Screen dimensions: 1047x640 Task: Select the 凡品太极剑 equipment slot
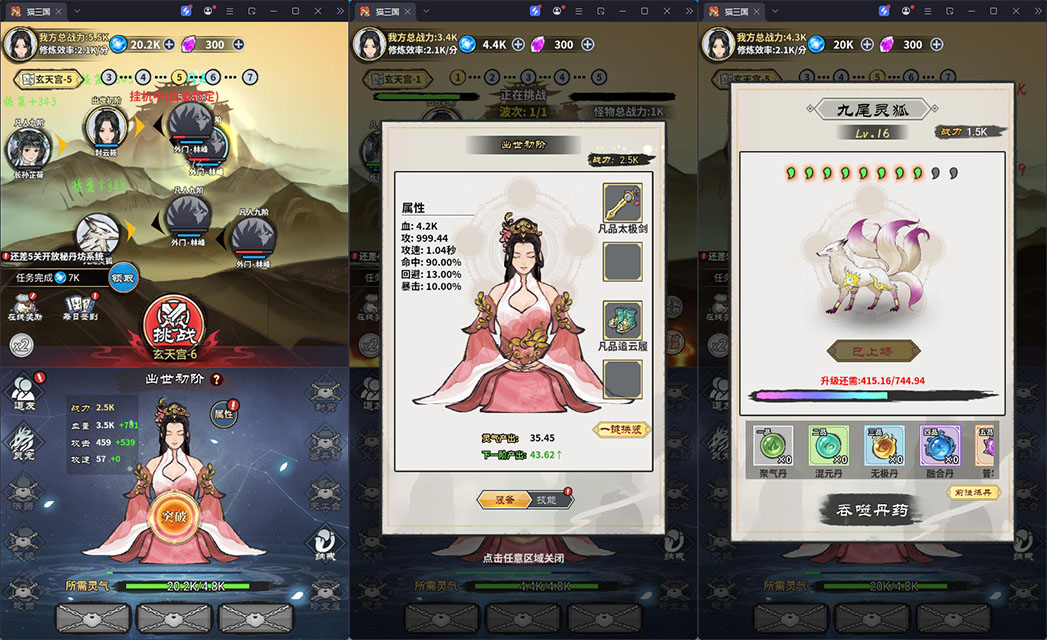pyautogui.click(x=623, y=208)
